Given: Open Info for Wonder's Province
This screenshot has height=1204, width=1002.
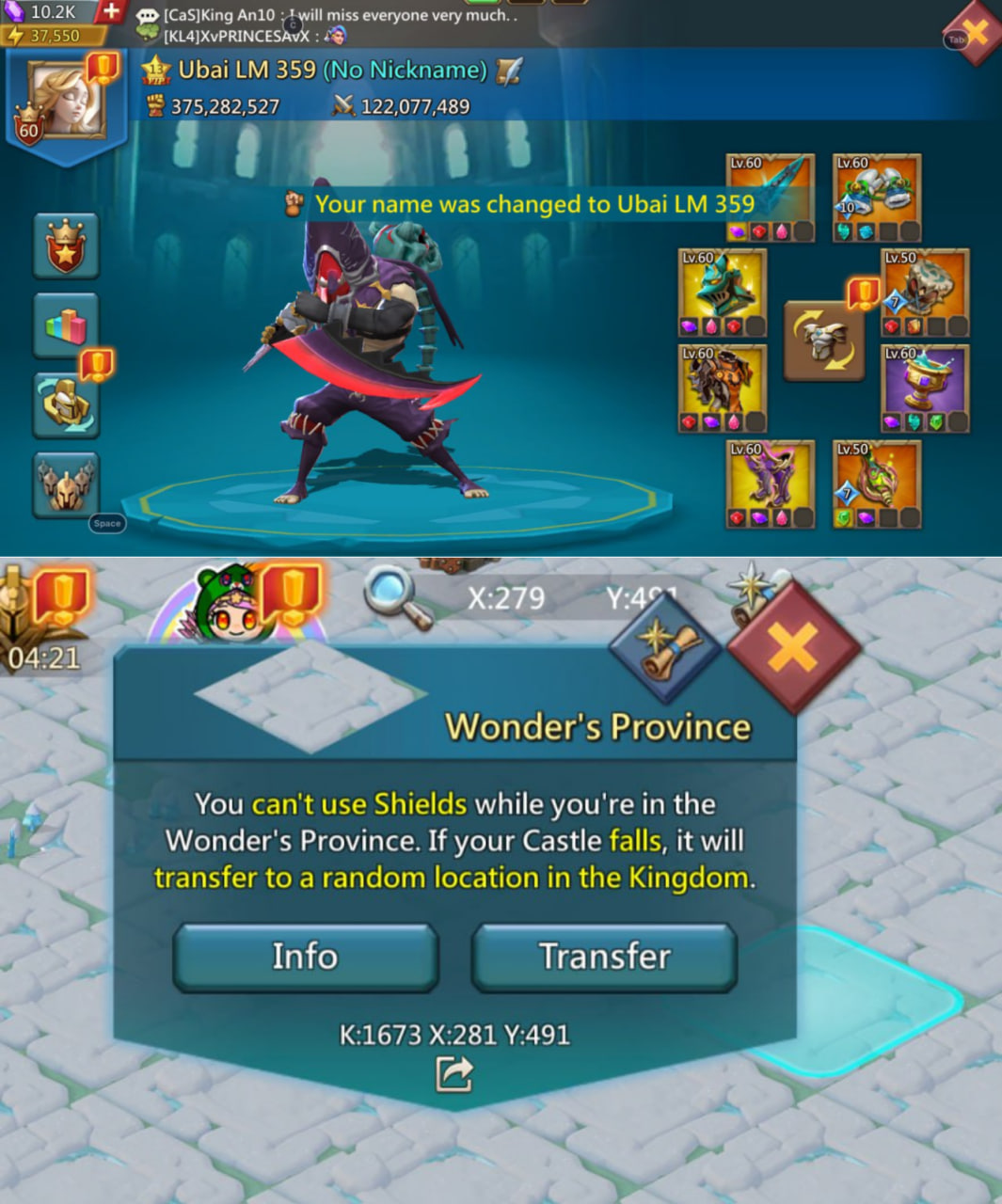Looking at the screenshot, I should 305,957.
